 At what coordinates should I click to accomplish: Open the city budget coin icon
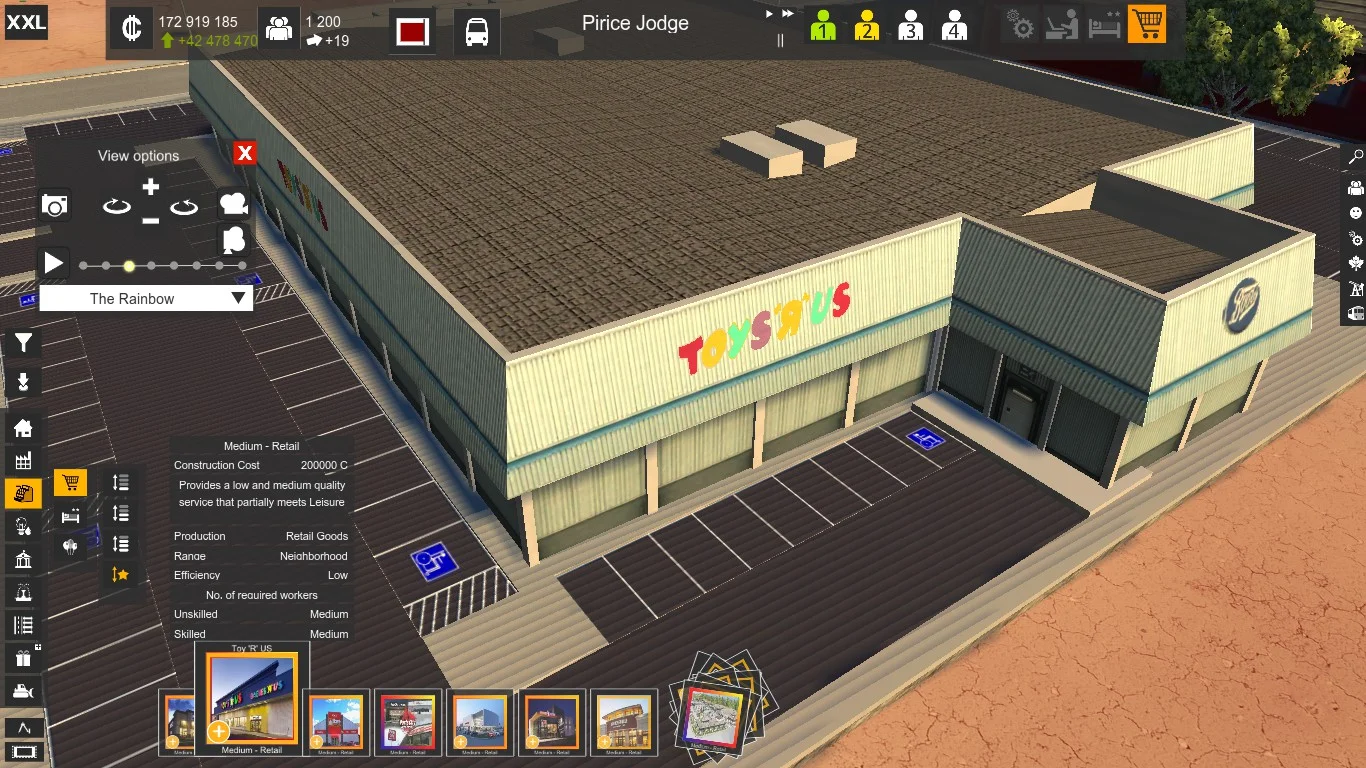[131, 29]
